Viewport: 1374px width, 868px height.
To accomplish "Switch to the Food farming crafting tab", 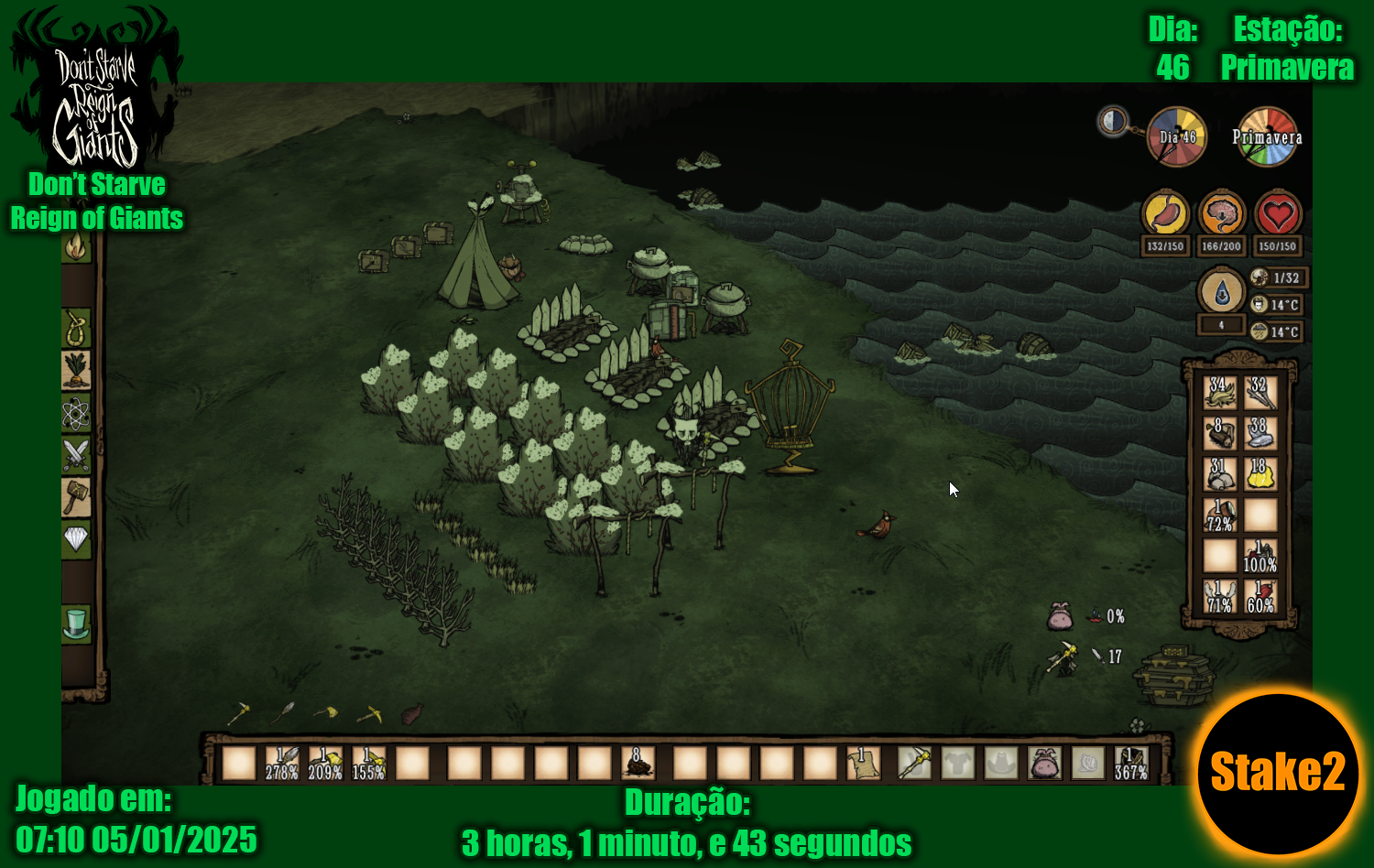I will tap(76, 370).
